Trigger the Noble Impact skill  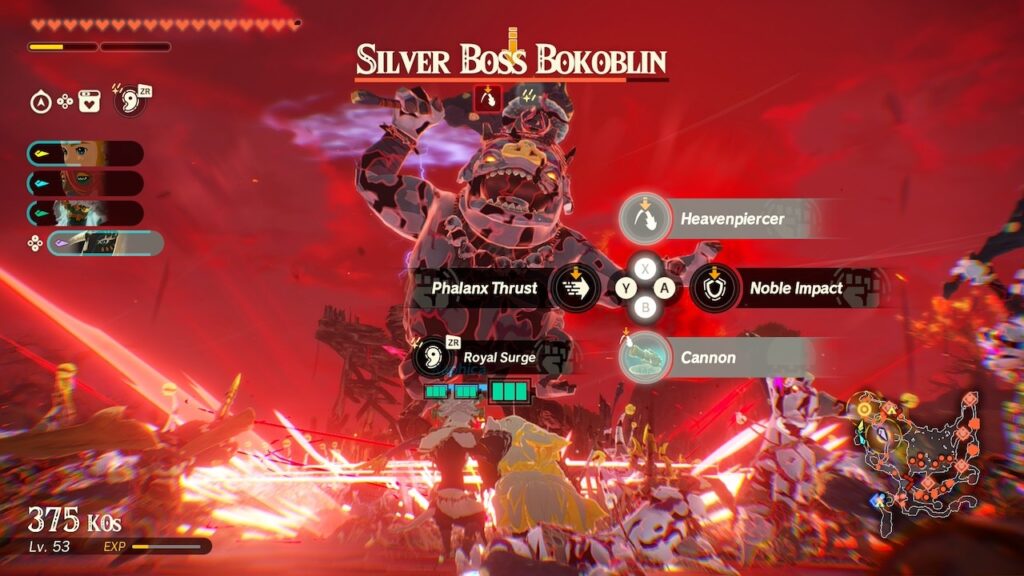coord(715,288)
